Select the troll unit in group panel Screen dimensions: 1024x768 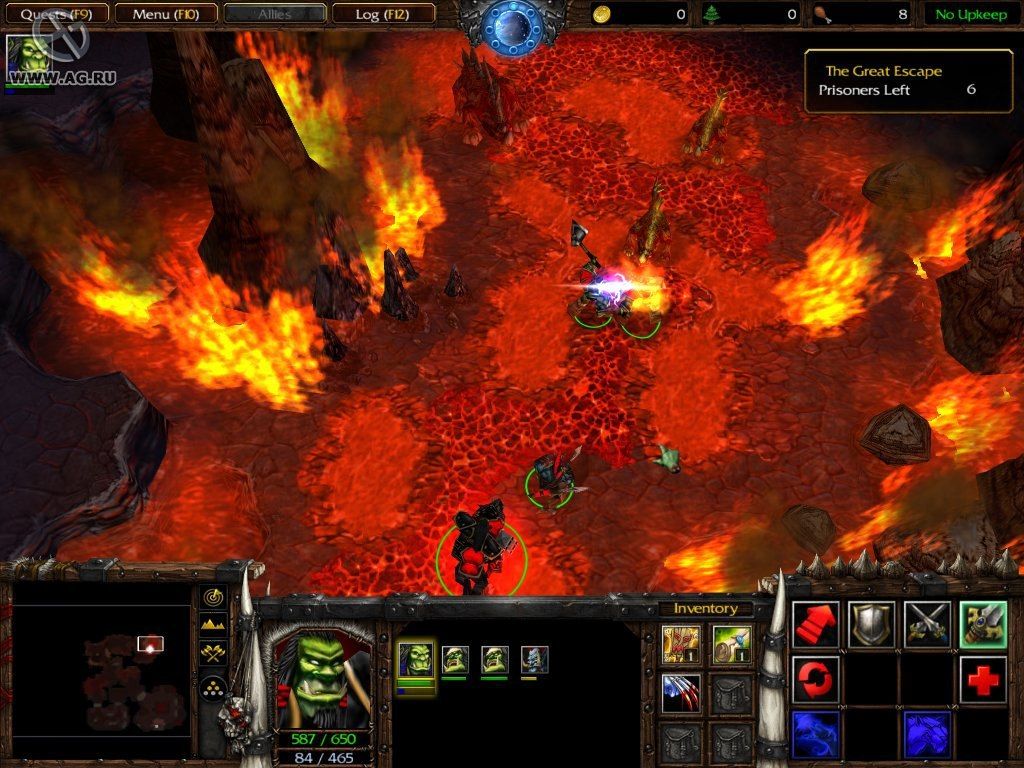(x=535, y=660)
